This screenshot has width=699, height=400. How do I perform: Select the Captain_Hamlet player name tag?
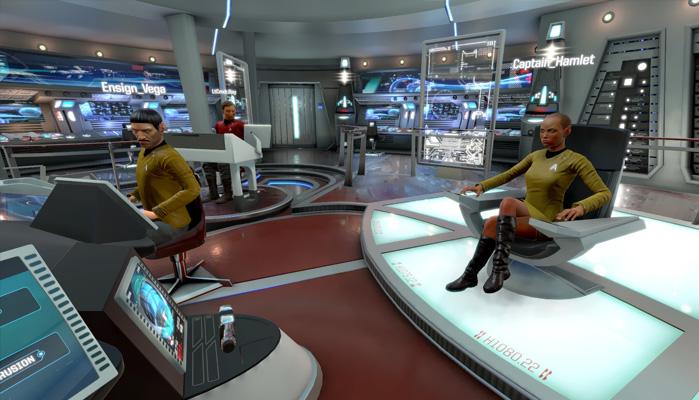click(553, 62)
